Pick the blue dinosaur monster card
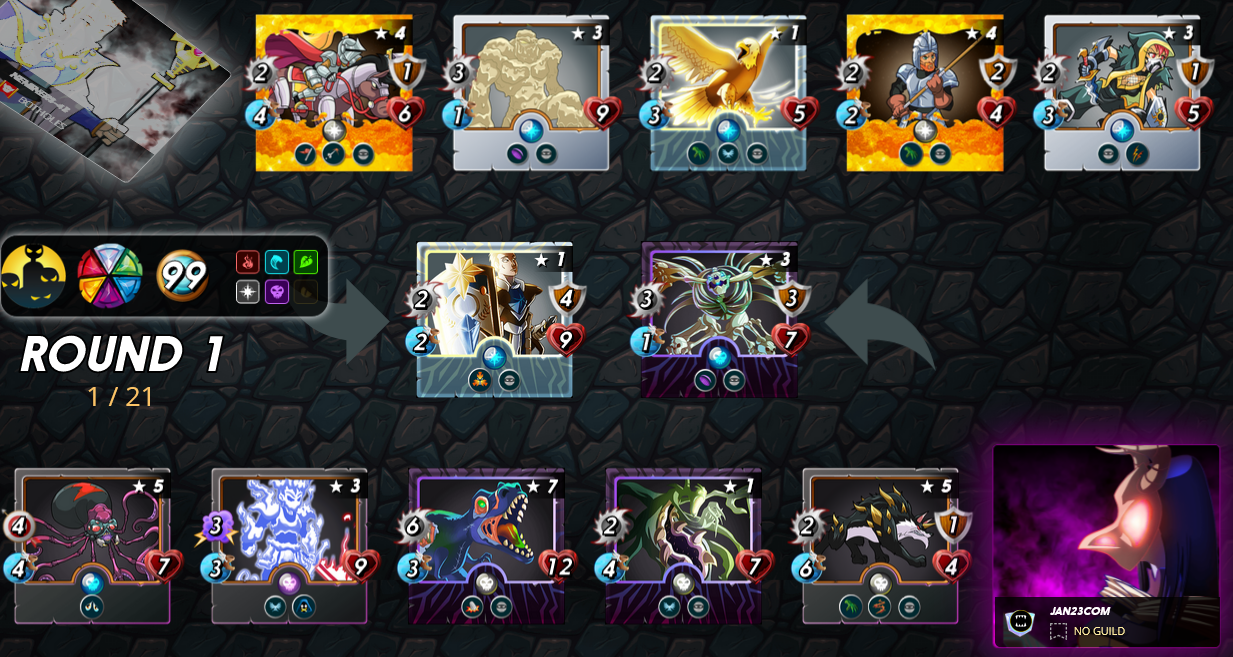Image resolution: width=1233 pixels, height=657 pixels. [x=487, y=544]
